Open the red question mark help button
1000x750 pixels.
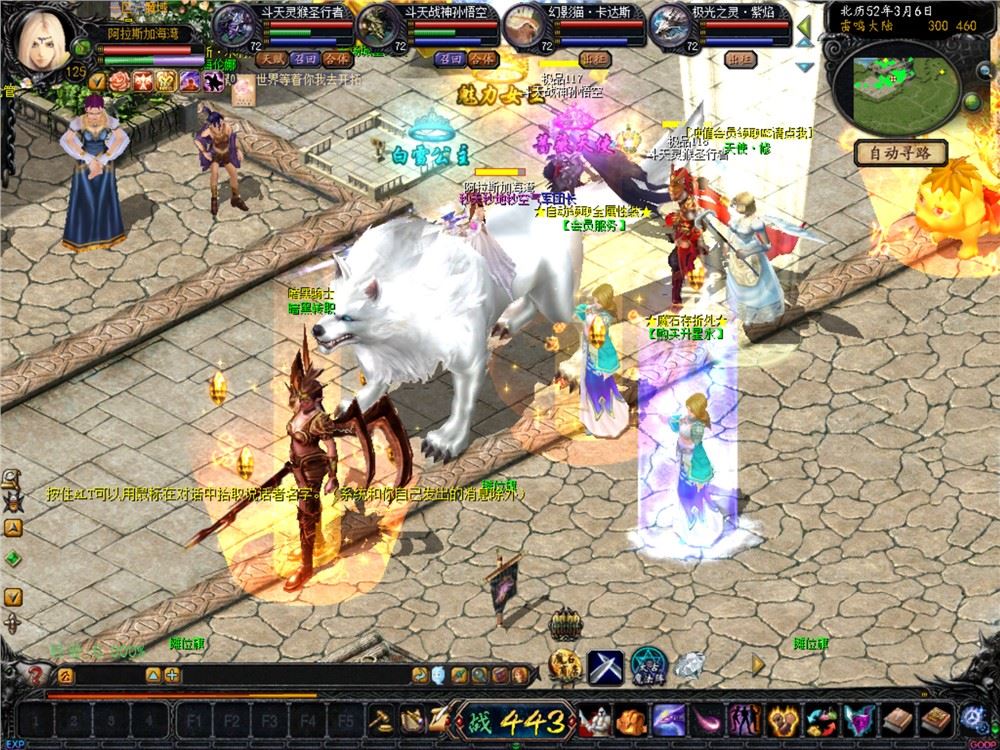click(x=38, y=675)
